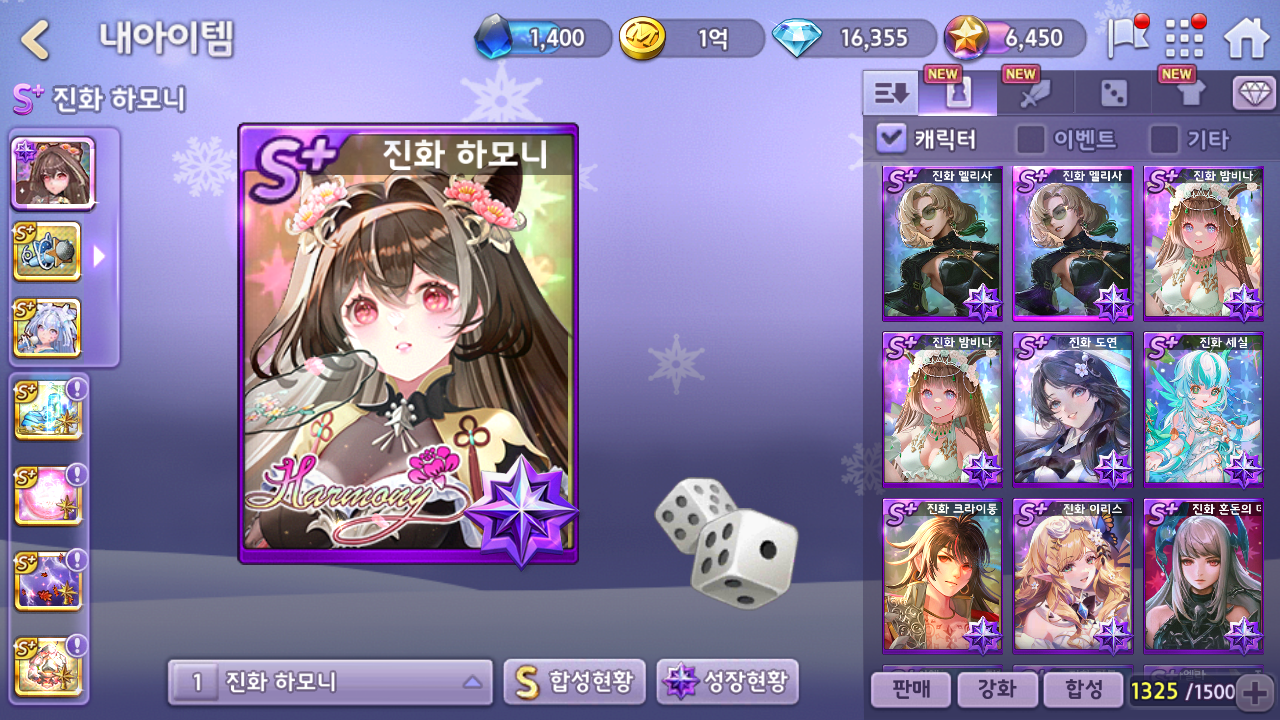Screen dimensions: 1280x720
Task: Enable the 기타 filter checkbox
Action: (1163, 138)
